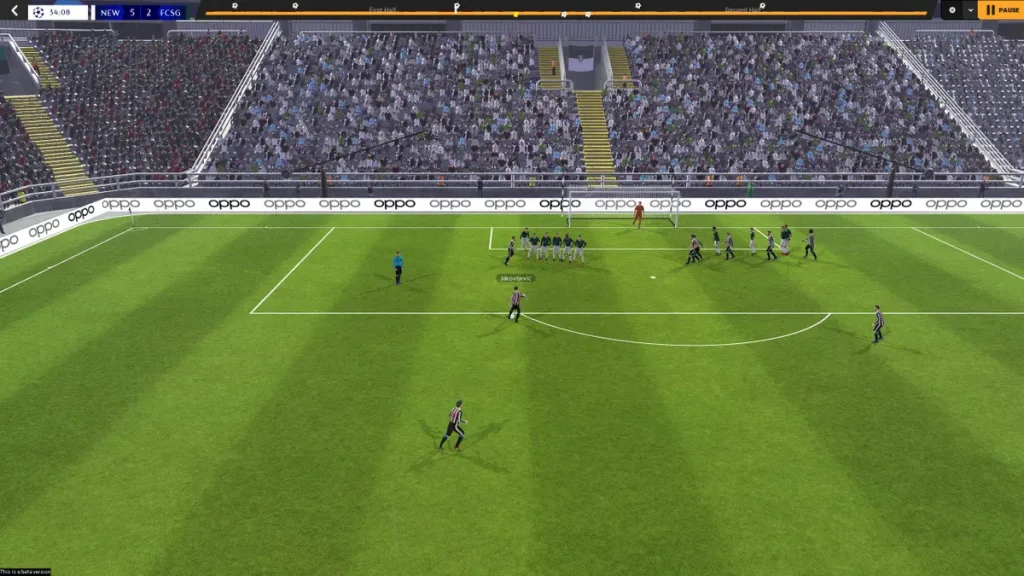Pause the match with the orange Pause button
Viewport: 1024px width, 576px height.
pyautogui.click(x=1001, y=10)
